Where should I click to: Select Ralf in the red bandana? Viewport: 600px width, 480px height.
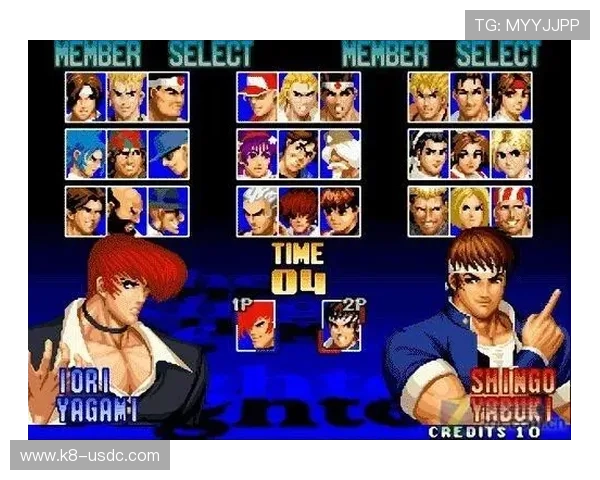point(126,154)
